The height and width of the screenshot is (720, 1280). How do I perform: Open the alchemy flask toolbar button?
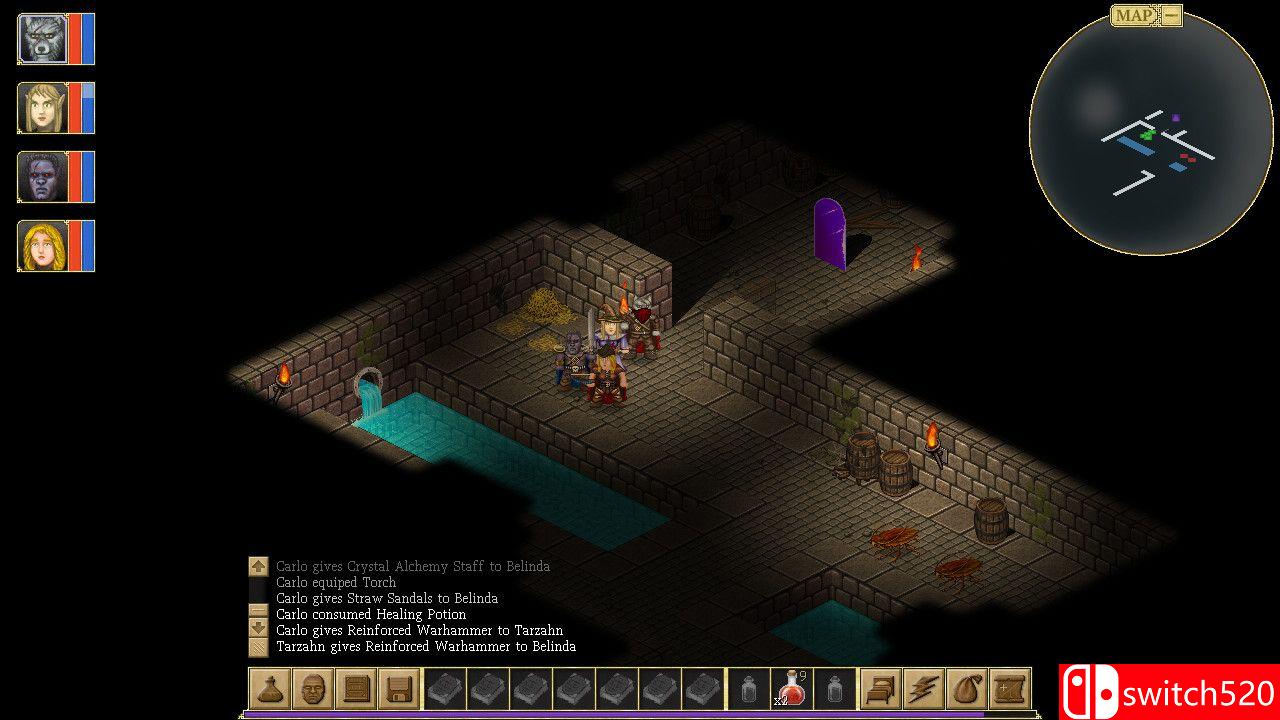coord(270,689)
